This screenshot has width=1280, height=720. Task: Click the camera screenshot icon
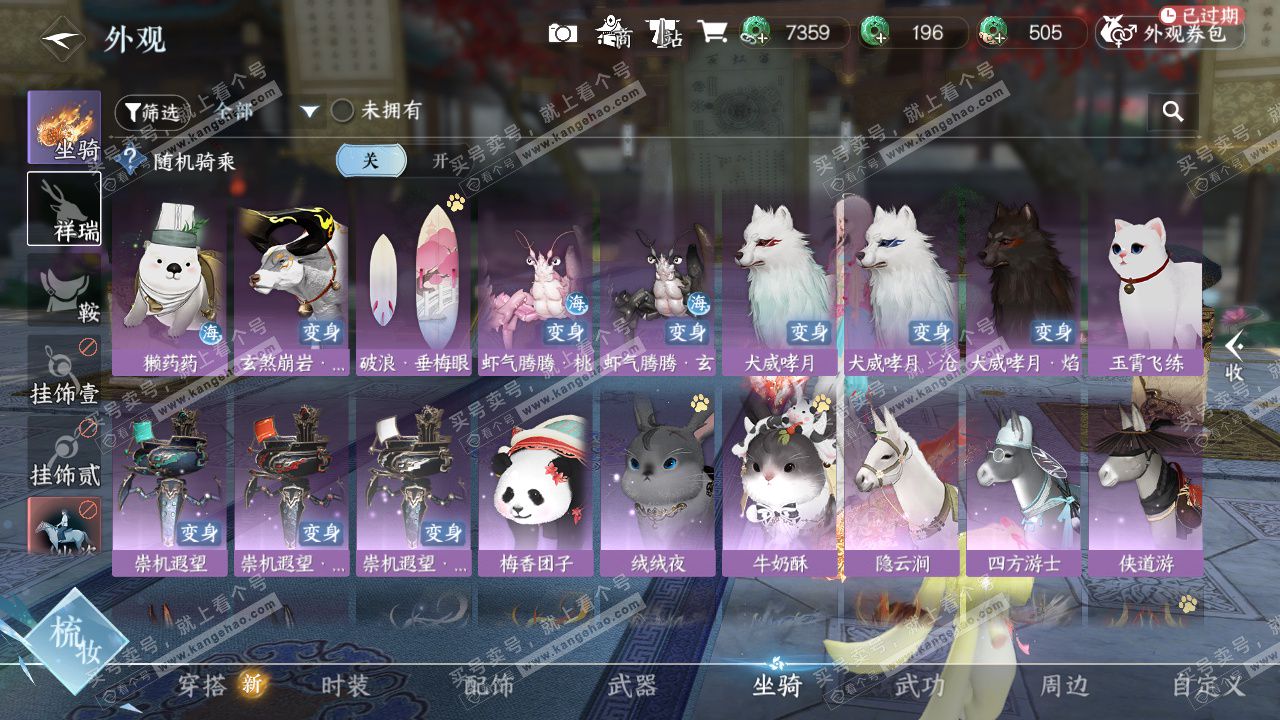[x=563, y=33]
